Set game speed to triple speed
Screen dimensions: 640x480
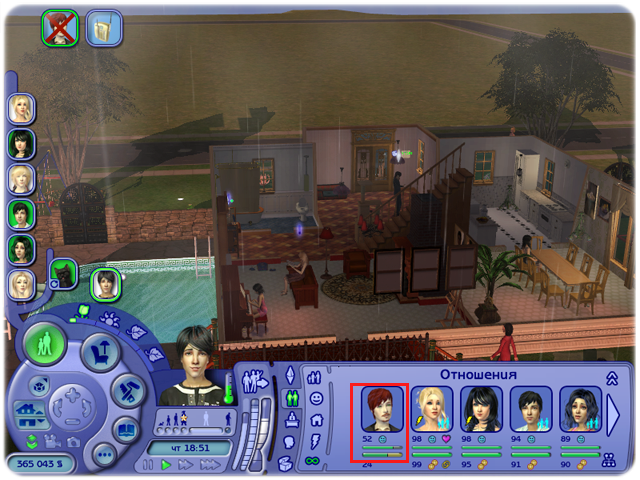[x=208, y=466]
